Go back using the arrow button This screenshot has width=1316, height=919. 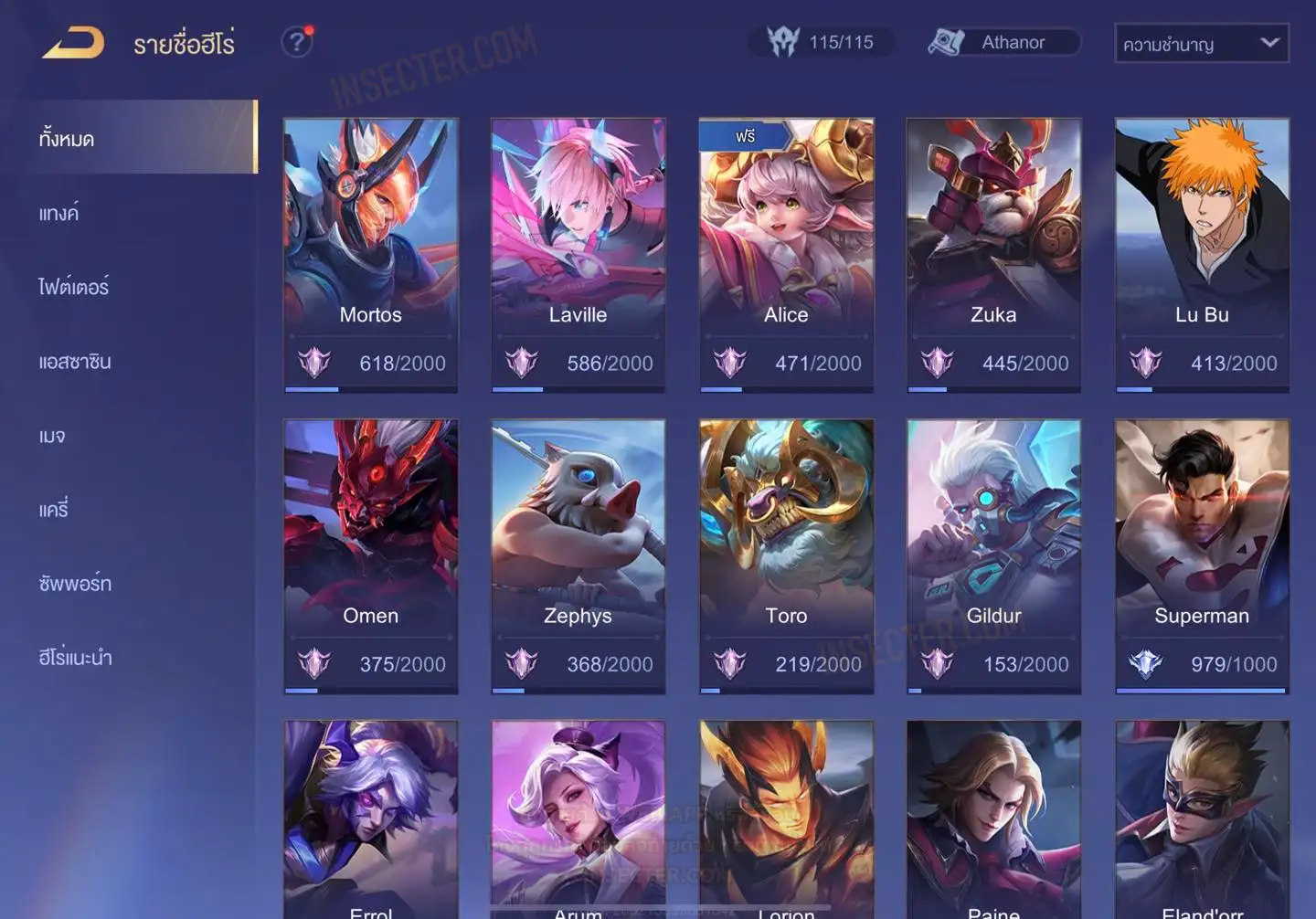click(x=73, y=43)
